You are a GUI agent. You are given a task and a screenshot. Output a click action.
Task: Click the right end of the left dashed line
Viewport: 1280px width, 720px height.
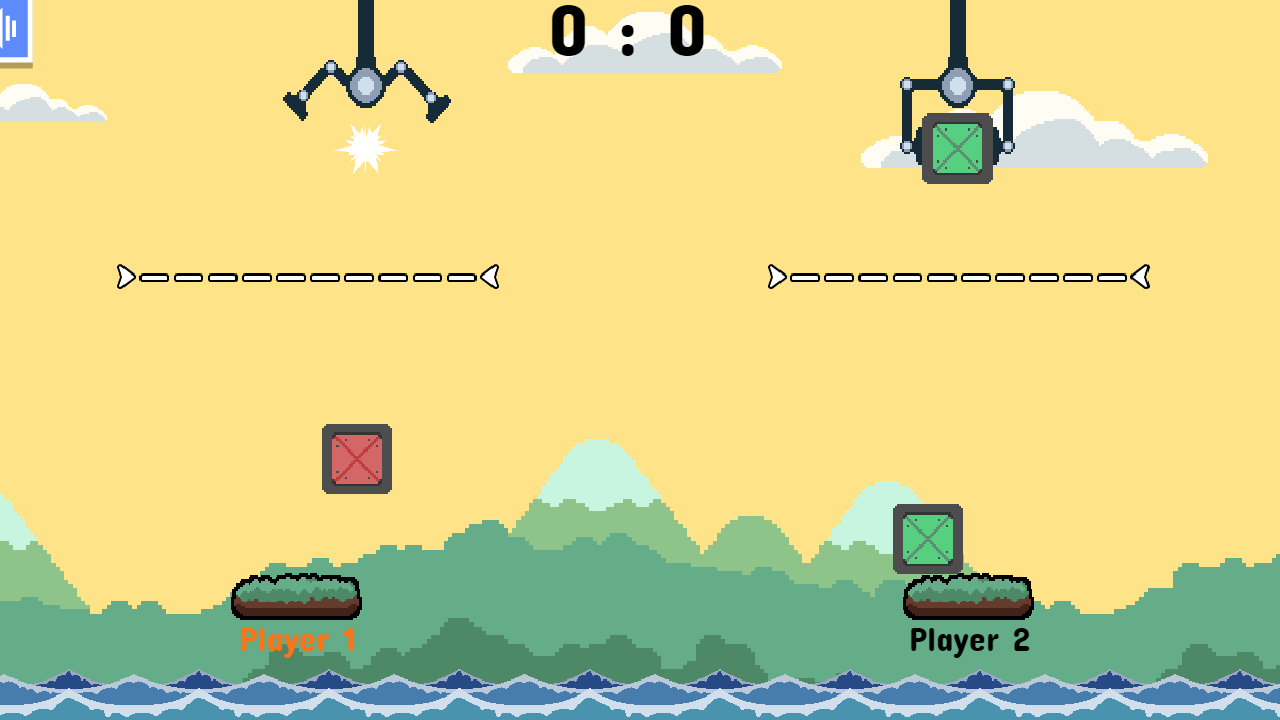(490, 277)
